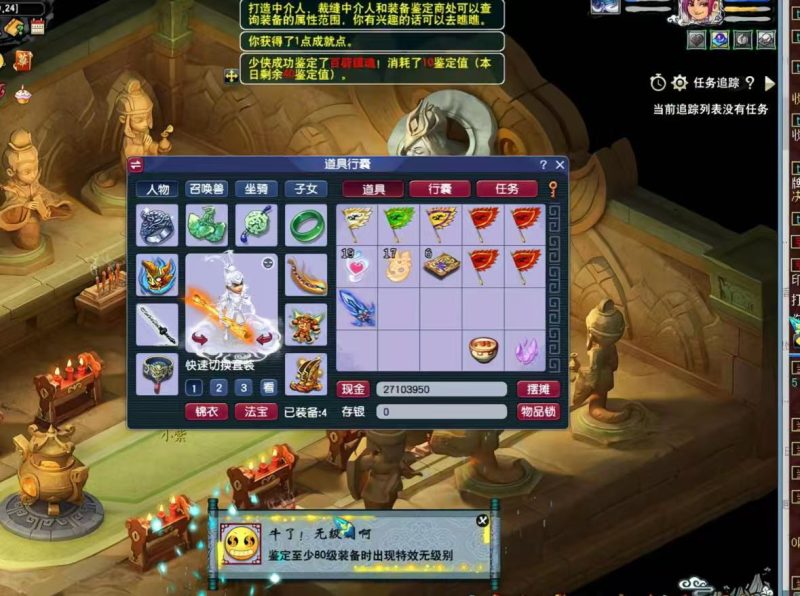This screenshot has height=596, width=800.
Task: Switch to the 任务 items page
Action: click(x=506, y=189)
